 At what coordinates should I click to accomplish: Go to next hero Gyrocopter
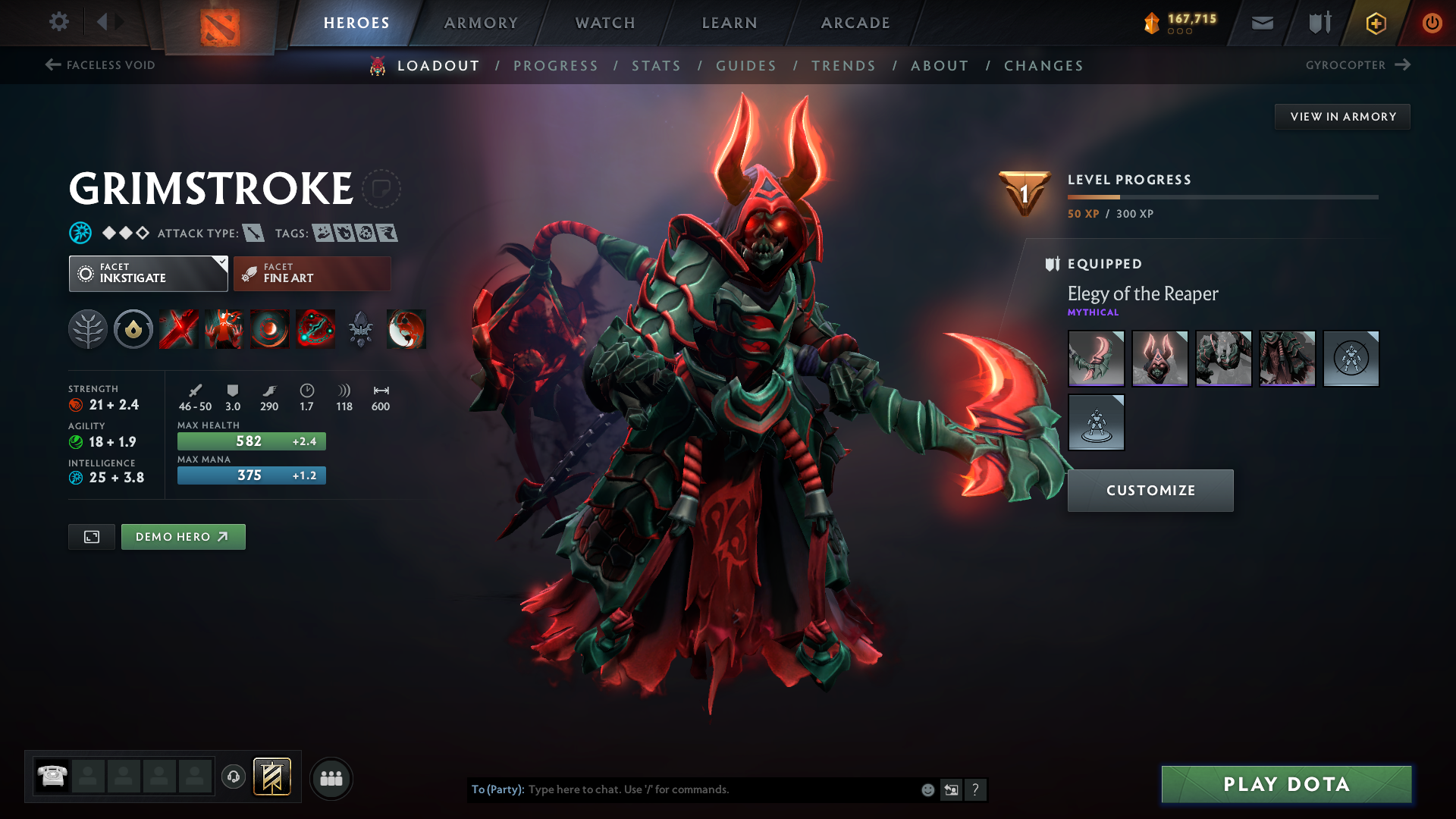(x=1358, y=65)
